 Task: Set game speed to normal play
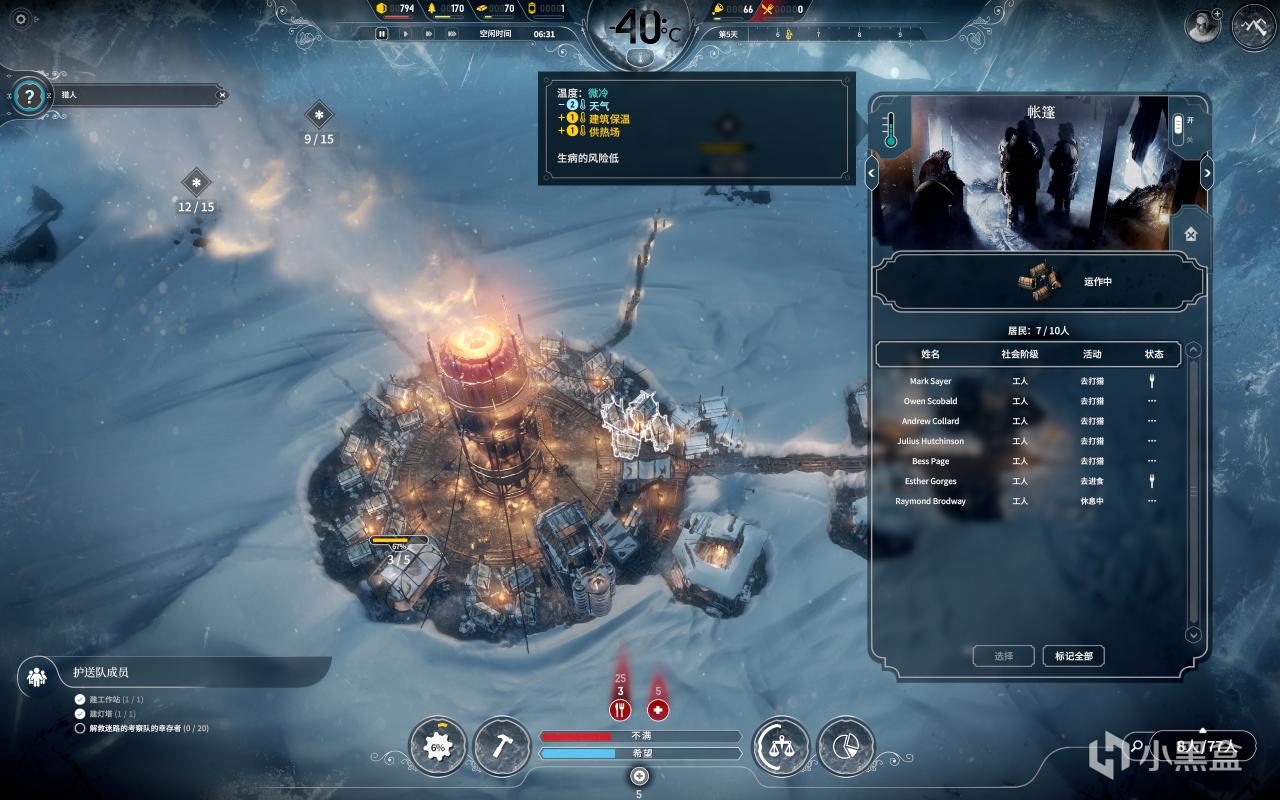(x=405, y=33)
